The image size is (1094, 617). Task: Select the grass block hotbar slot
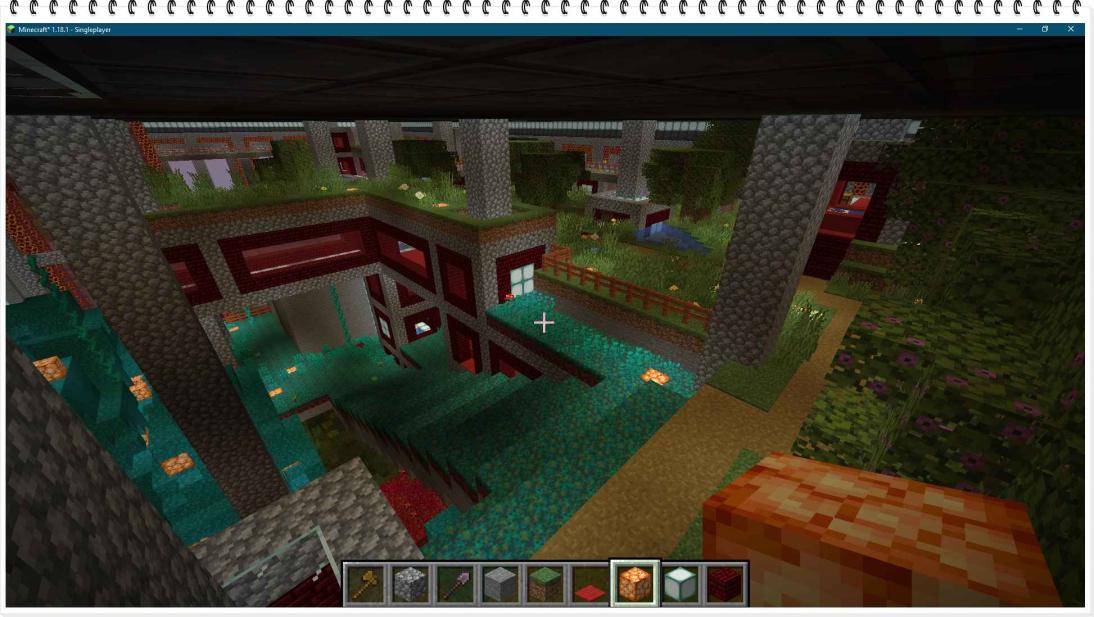click(544, 584)
